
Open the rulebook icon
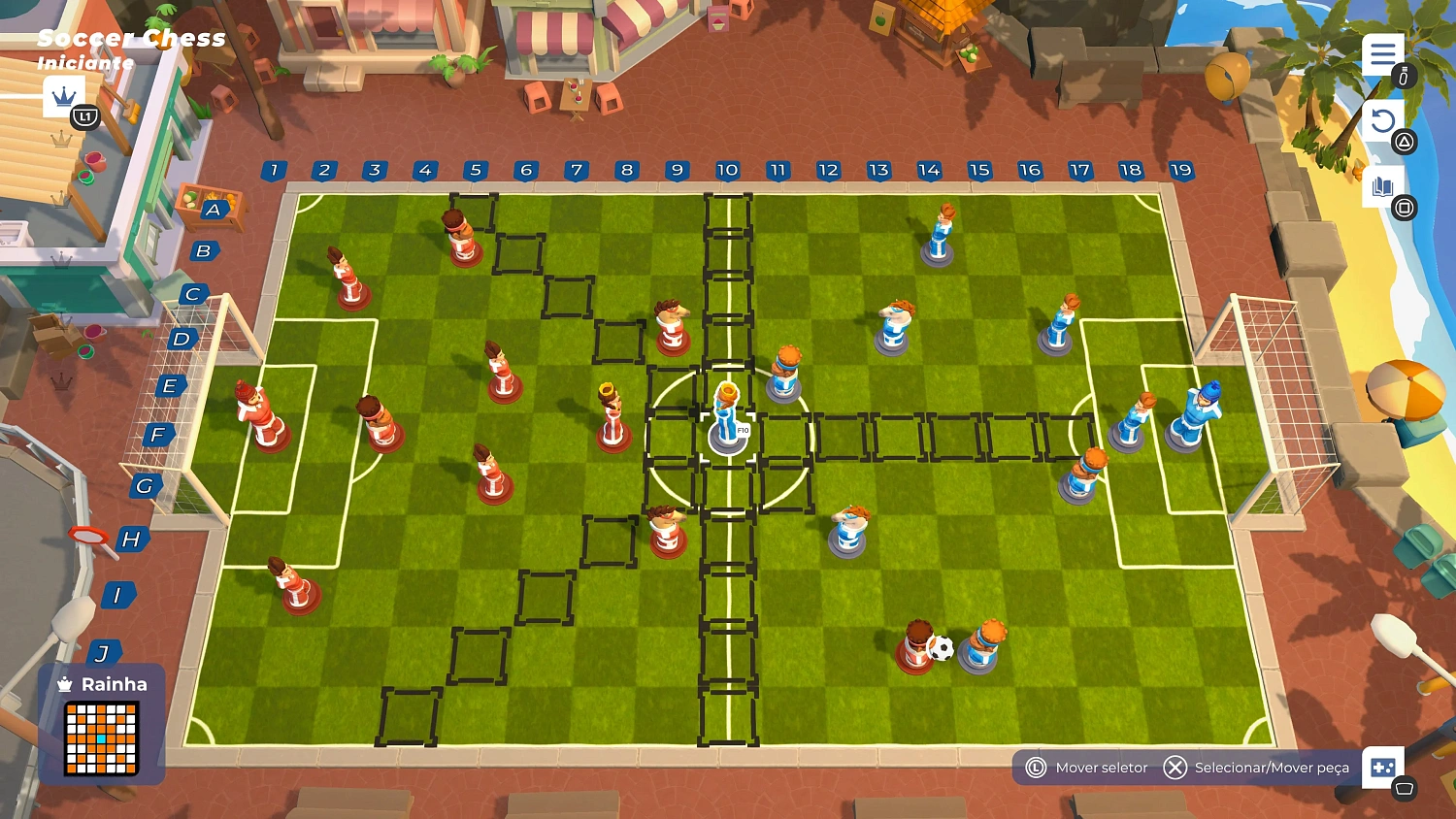tap(1382, 184)
